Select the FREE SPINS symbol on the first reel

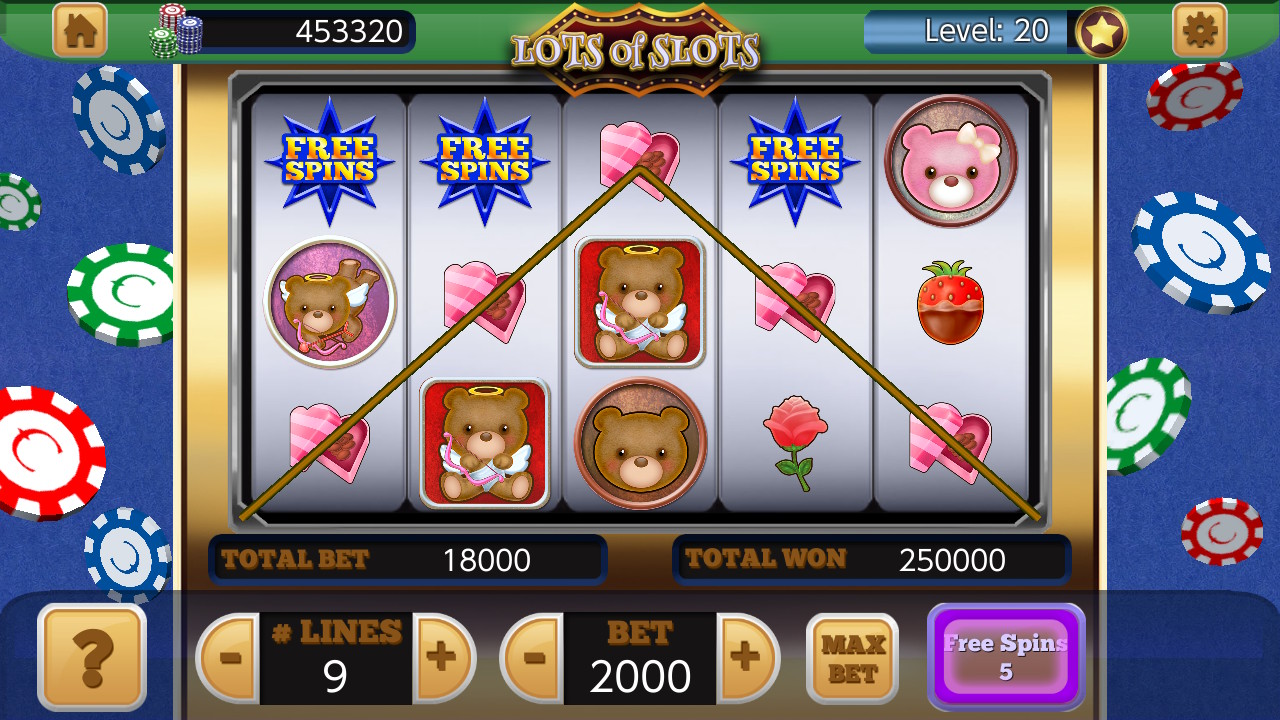click(330, 160)
